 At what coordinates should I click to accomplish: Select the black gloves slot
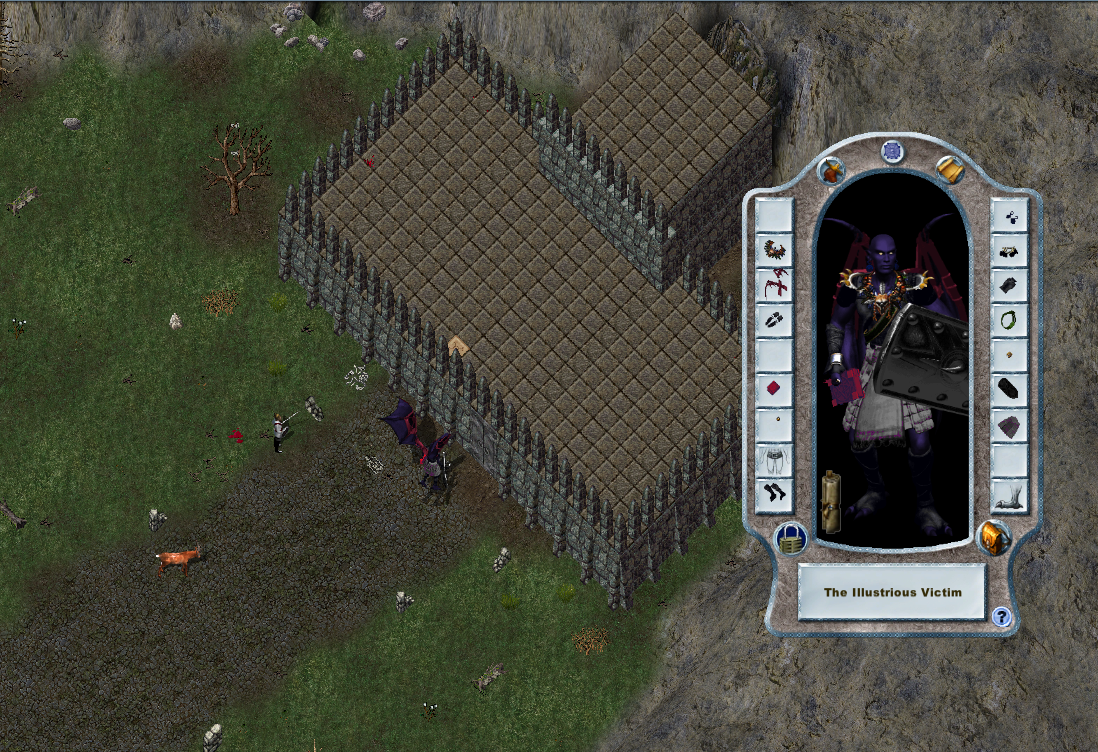tap(1009, 285)
